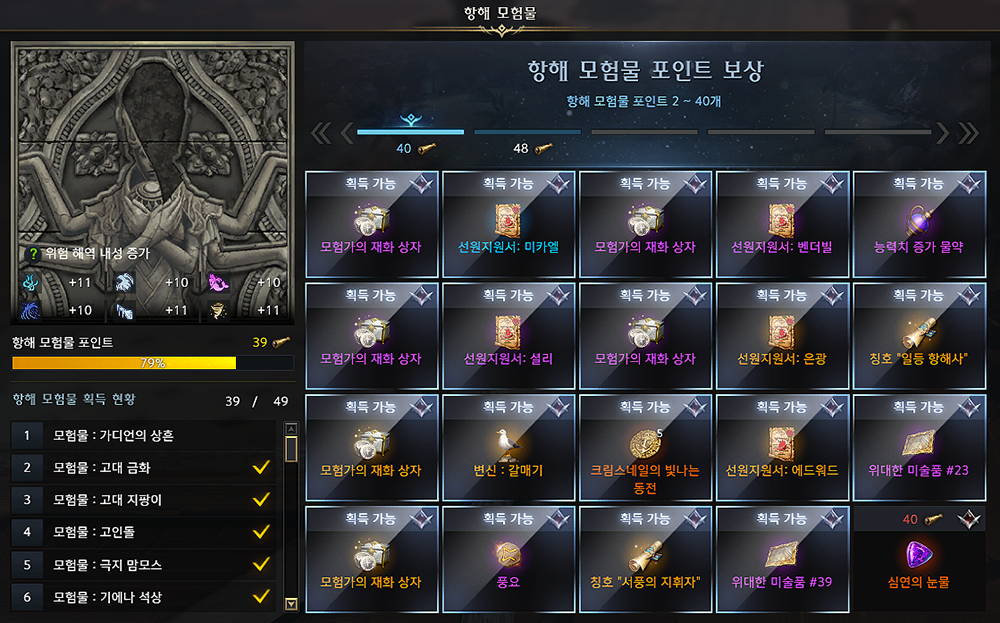The image size is (1000, 623).
Task: Claim the 선원지원서: 설리 reward
Action: (x=509, y=334)
